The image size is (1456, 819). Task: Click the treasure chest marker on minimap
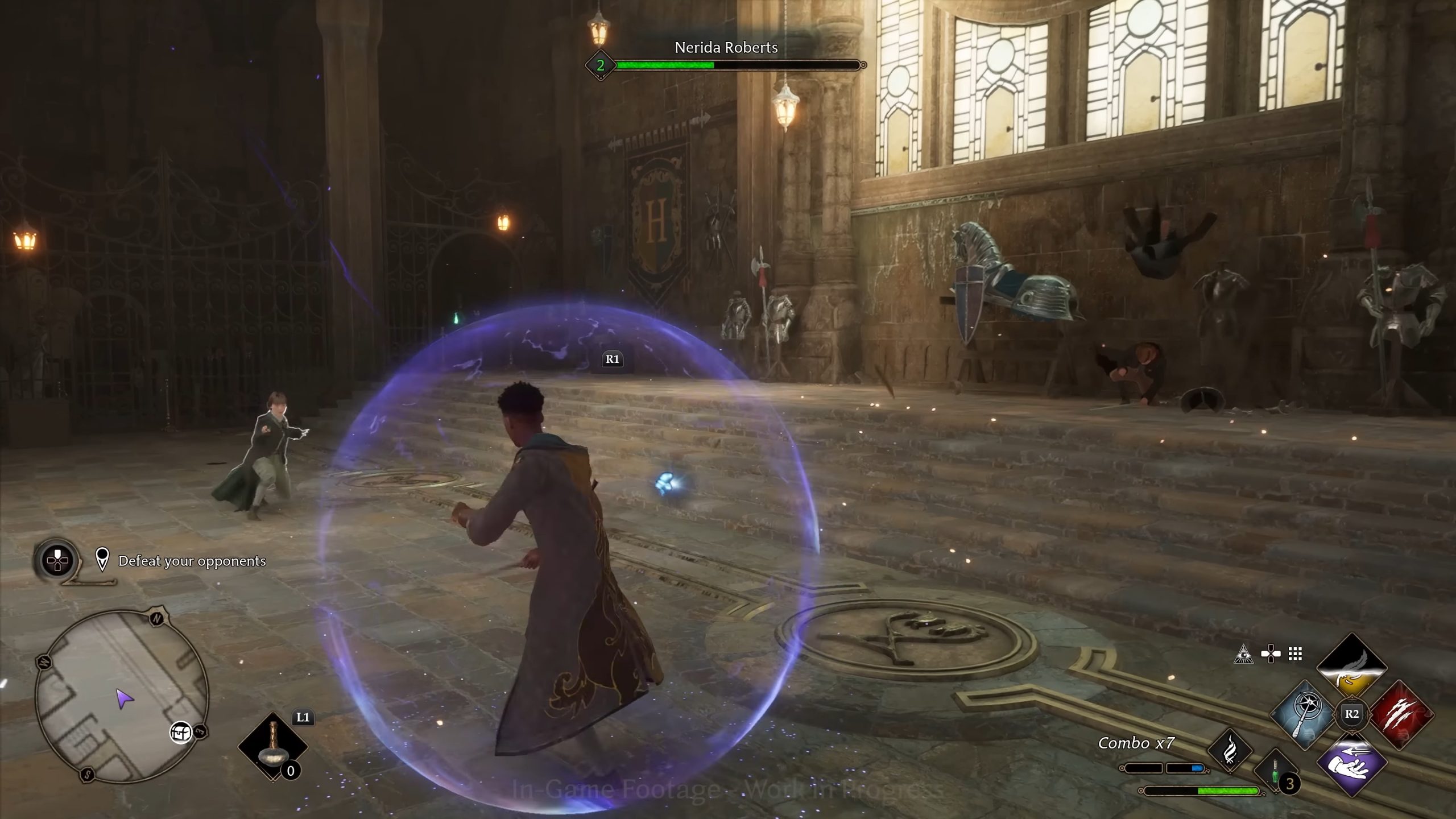pyautogui.click(x=181, y=733)
